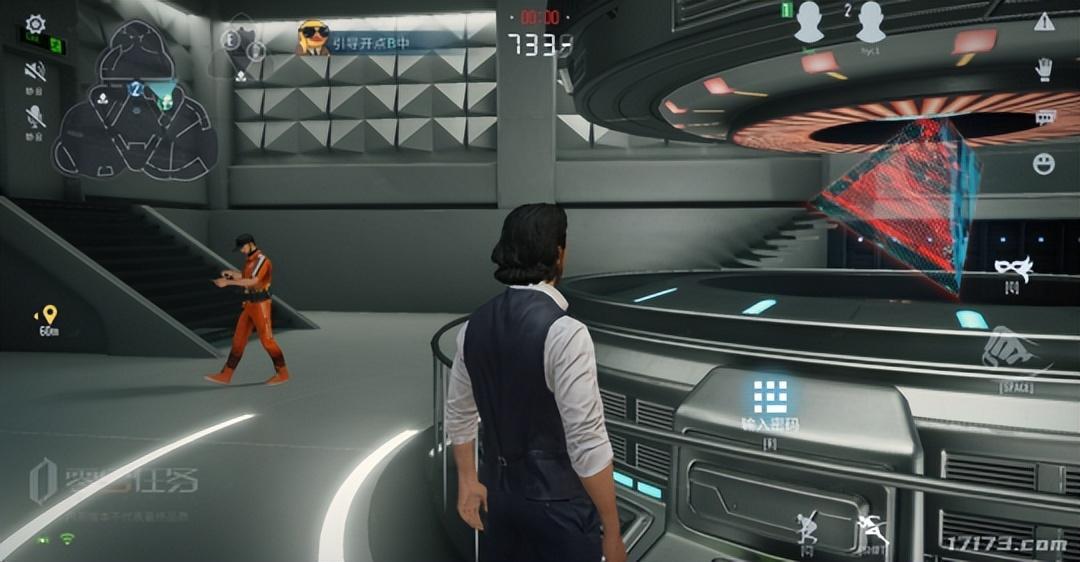Activate the glove hand gesture icon
The height and width of the screenshot is (562, 1080).
click(x=1044, y=70)
